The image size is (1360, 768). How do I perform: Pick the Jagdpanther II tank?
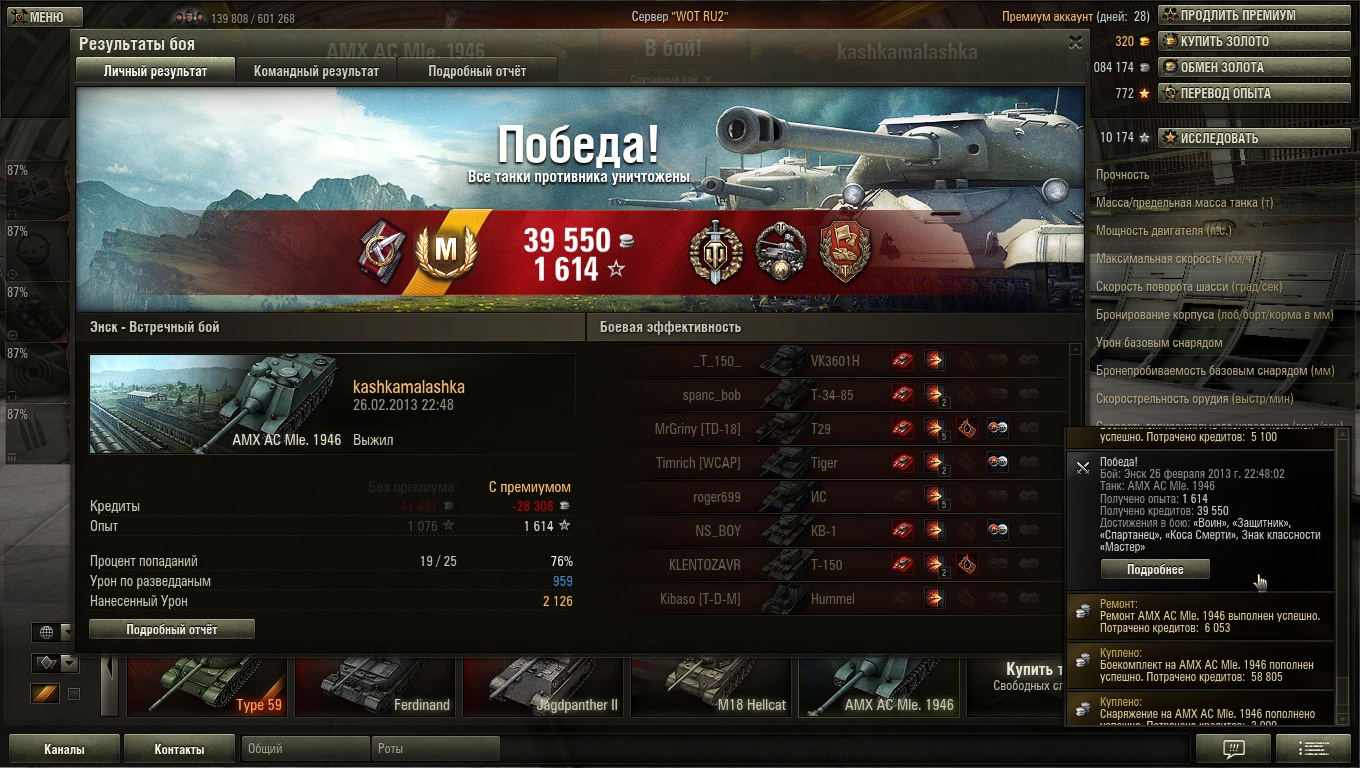[x=555, y=688]
